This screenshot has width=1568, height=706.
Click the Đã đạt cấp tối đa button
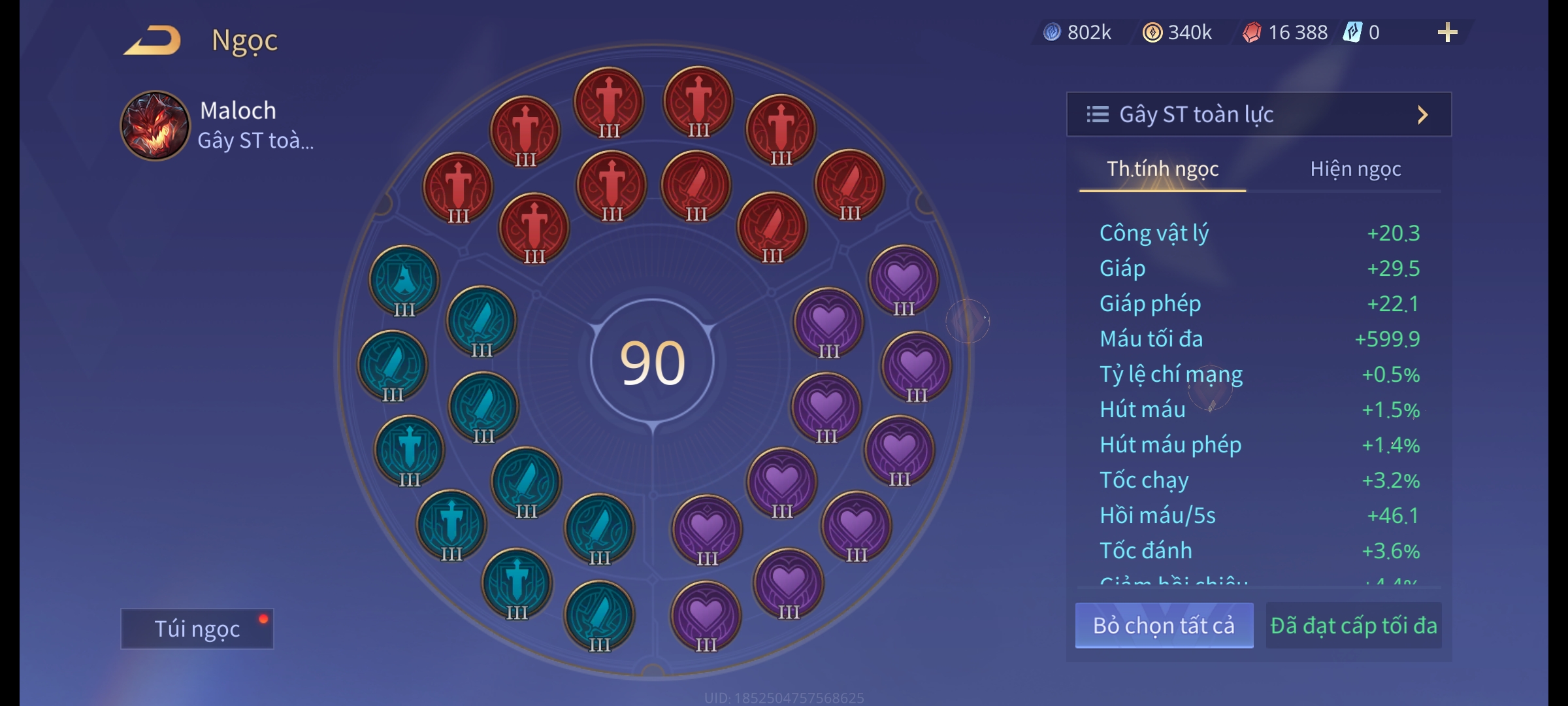1353,626
